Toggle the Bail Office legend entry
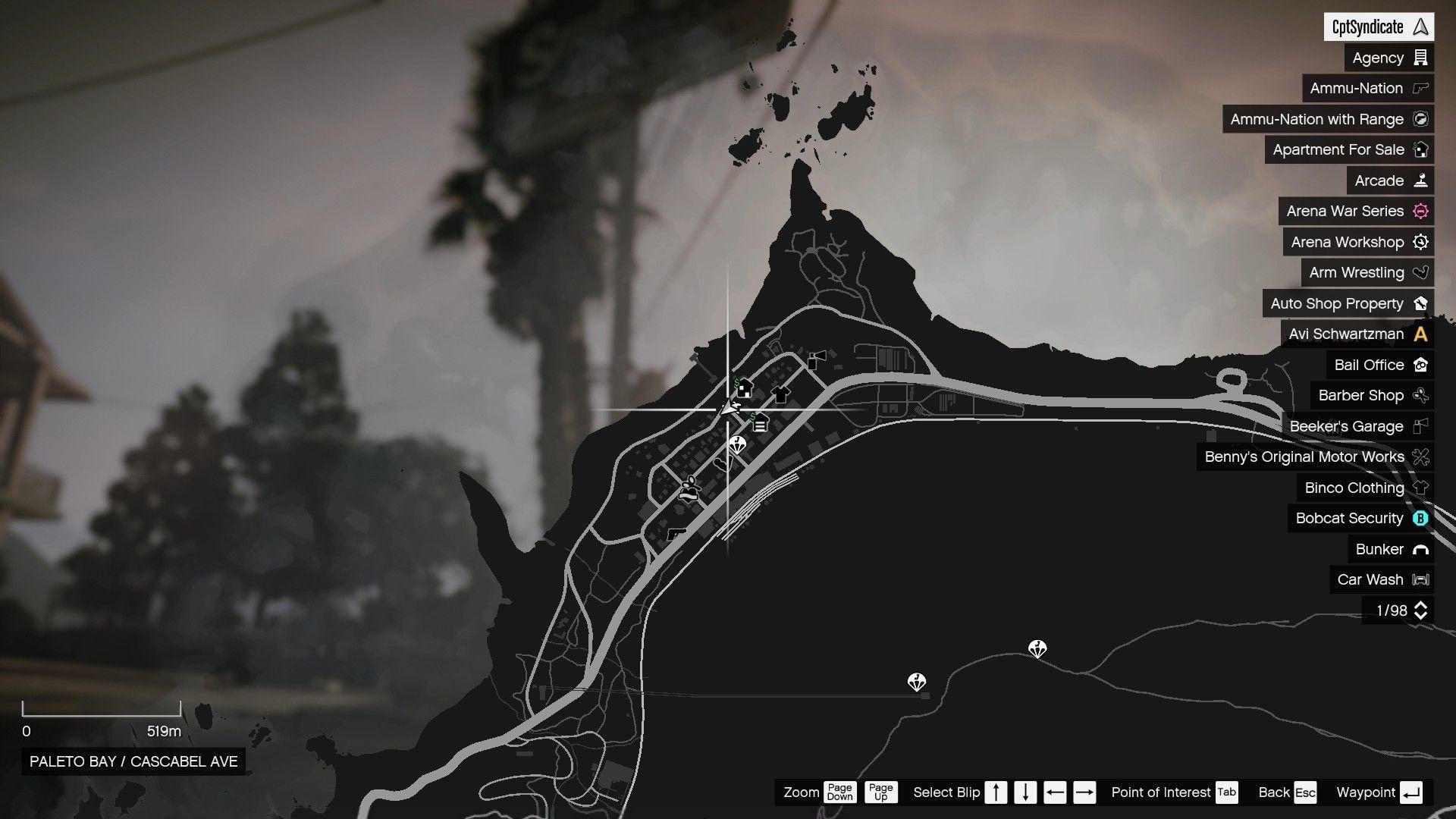Screen dimensions: 1456x819 coord(1370,365)
